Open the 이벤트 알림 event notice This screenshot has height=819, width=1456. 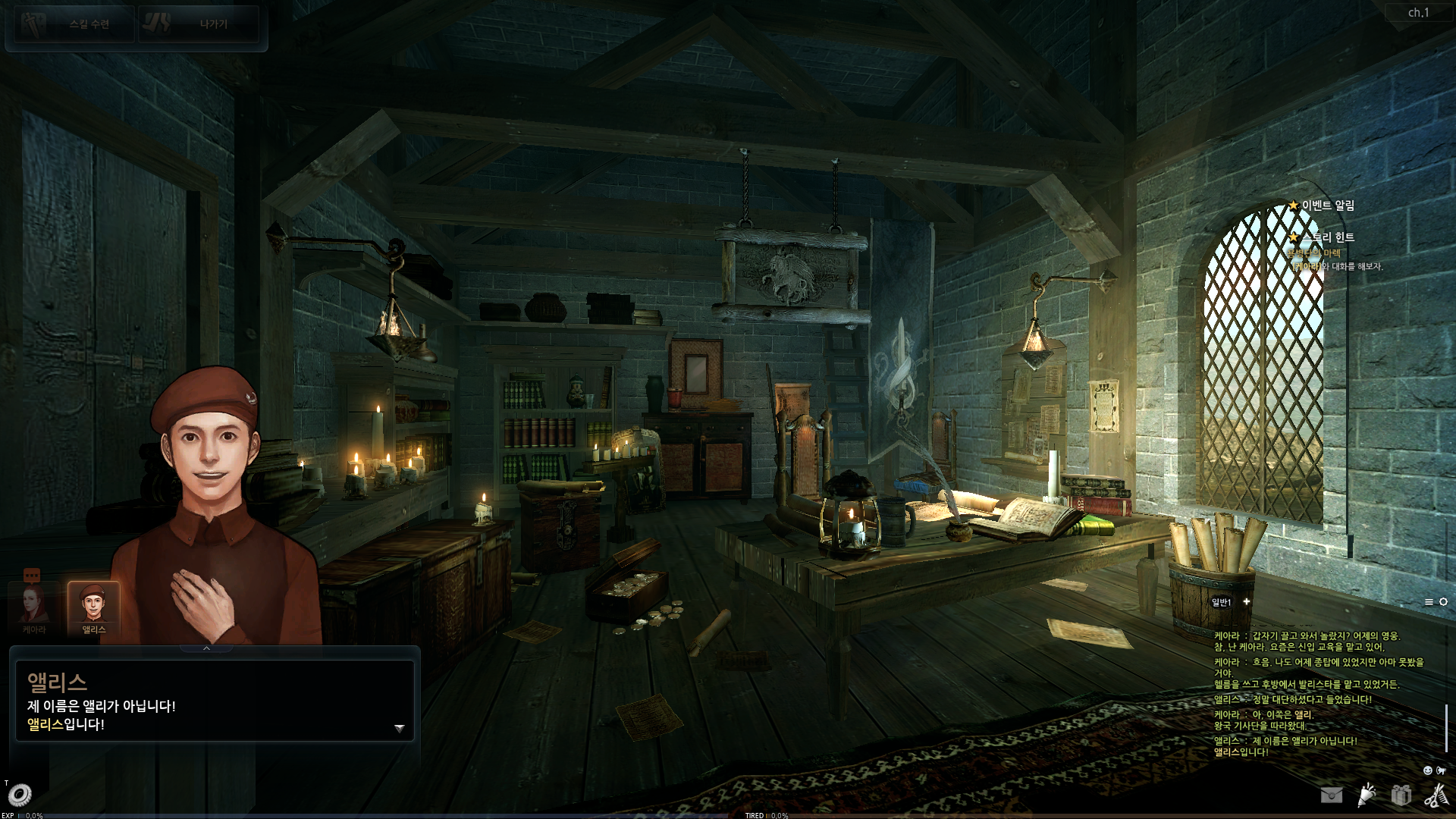tap(1327, 206)
